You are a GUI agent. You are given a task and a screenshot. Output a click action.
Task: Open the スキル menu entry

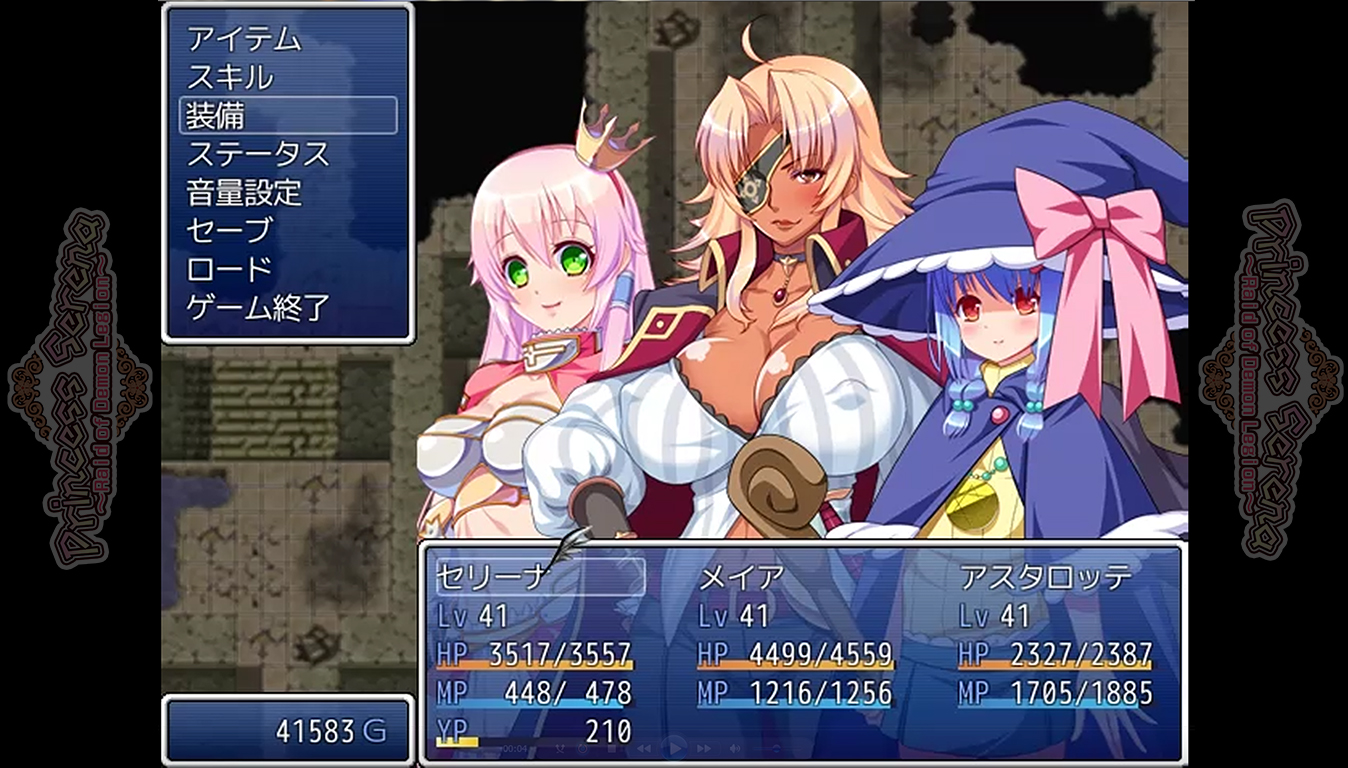click(x=230, y=79)
